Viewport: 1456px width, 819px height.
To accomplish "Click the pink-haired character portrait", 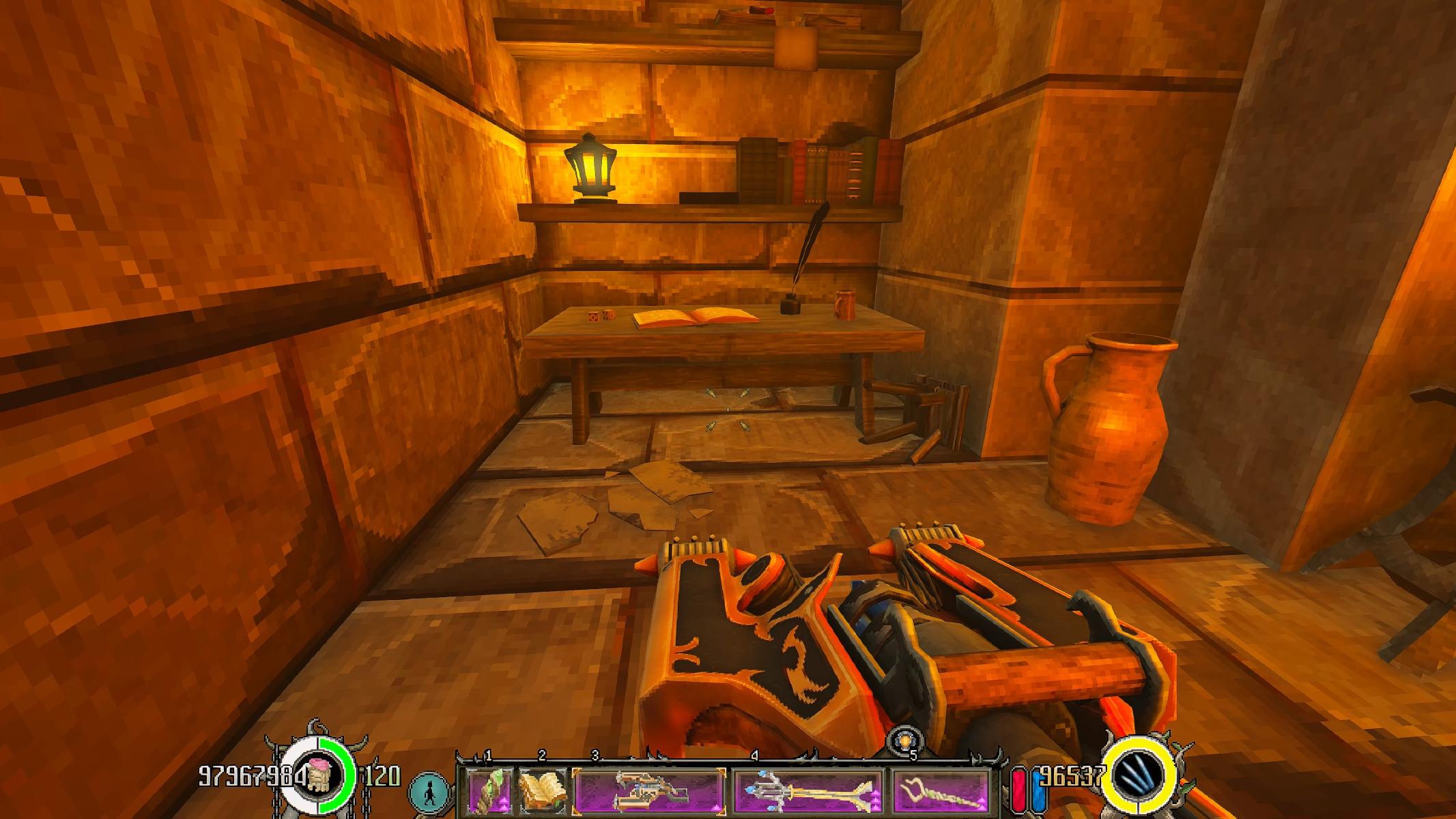I will click(x=317, y=777).
